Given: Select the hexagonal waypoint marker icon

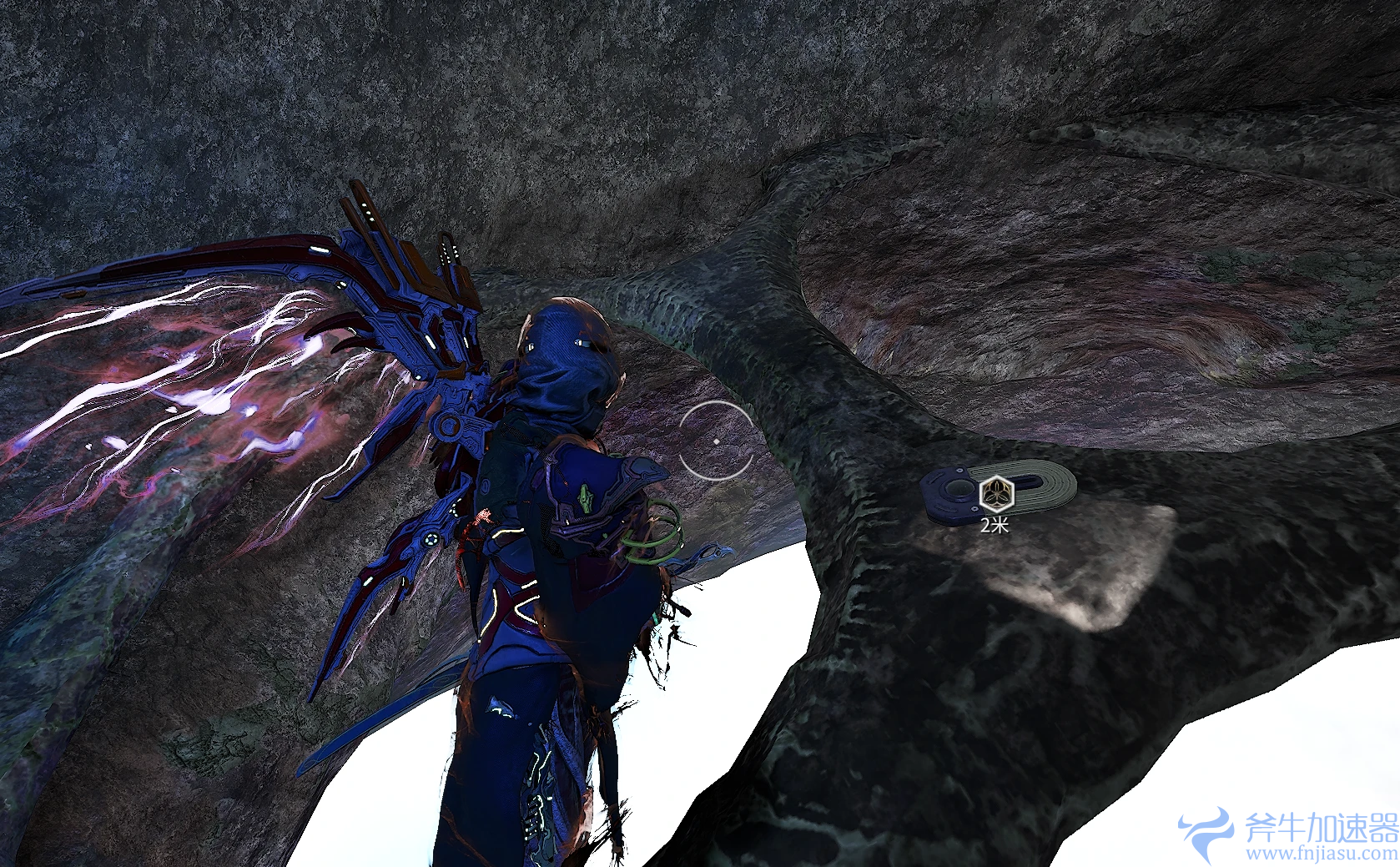Looking at the screenshot, I should 995,493.
